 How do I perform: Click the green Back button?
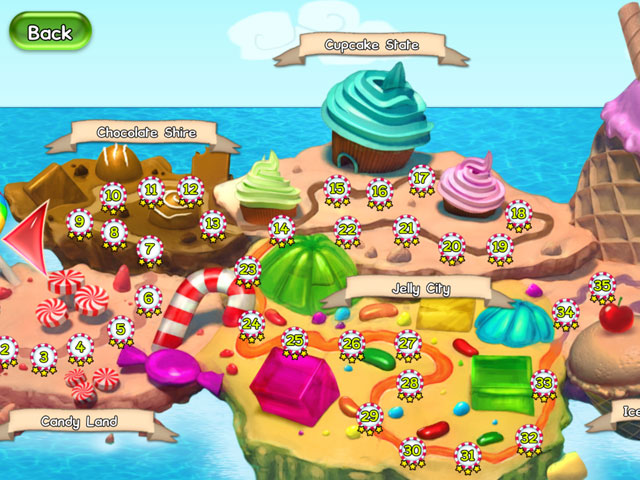(50, 32)
